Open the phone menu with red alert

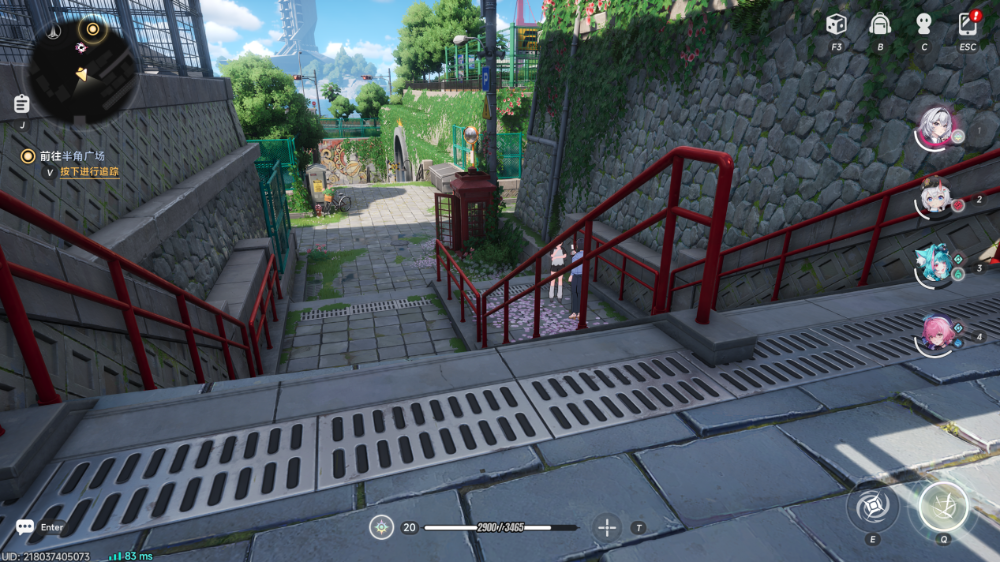(968, 24)
